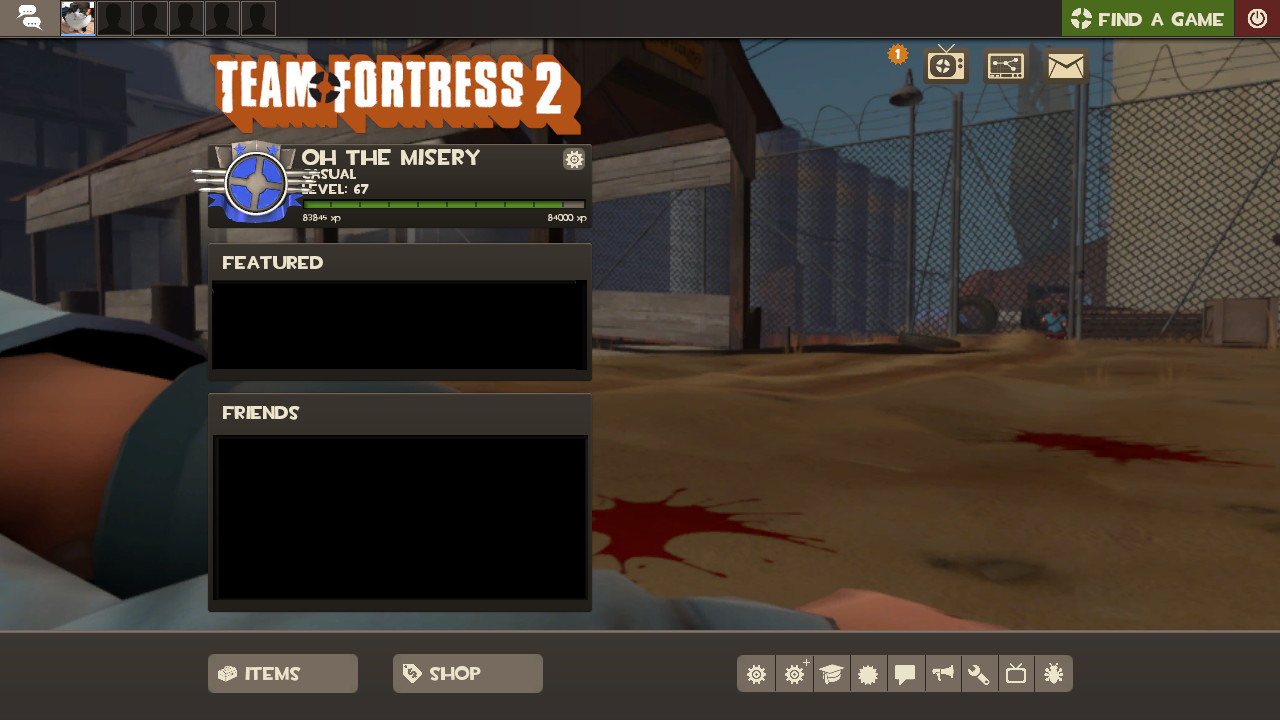Open the envelope messages icon
The height and width of the screenshot is (720, 1280).
click(x=1065, y=64)
